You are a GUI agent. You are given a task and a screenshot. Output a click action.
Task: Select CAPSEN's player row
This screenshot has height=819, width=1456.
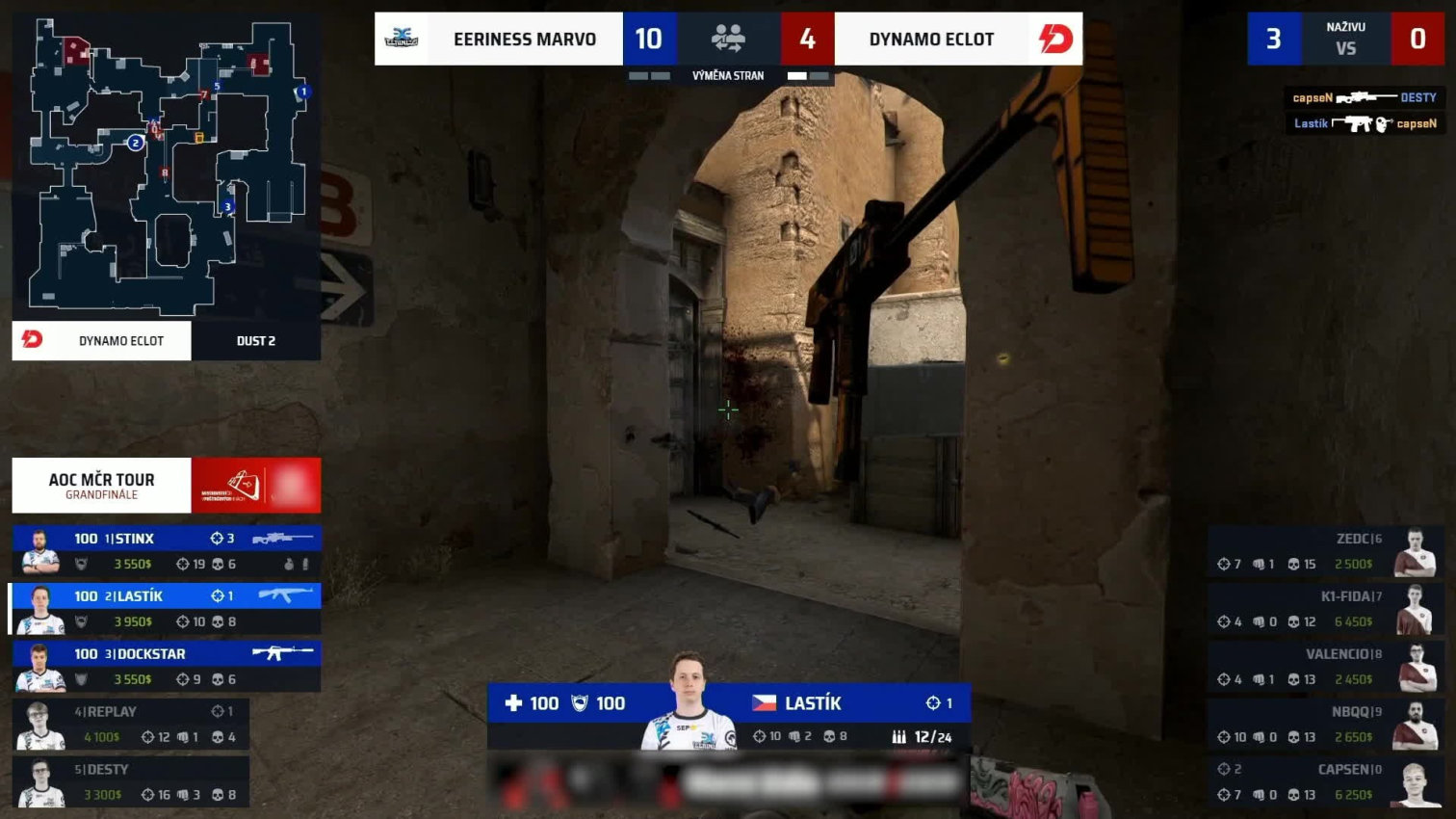pyautogui.click(x=1325, y=782)
